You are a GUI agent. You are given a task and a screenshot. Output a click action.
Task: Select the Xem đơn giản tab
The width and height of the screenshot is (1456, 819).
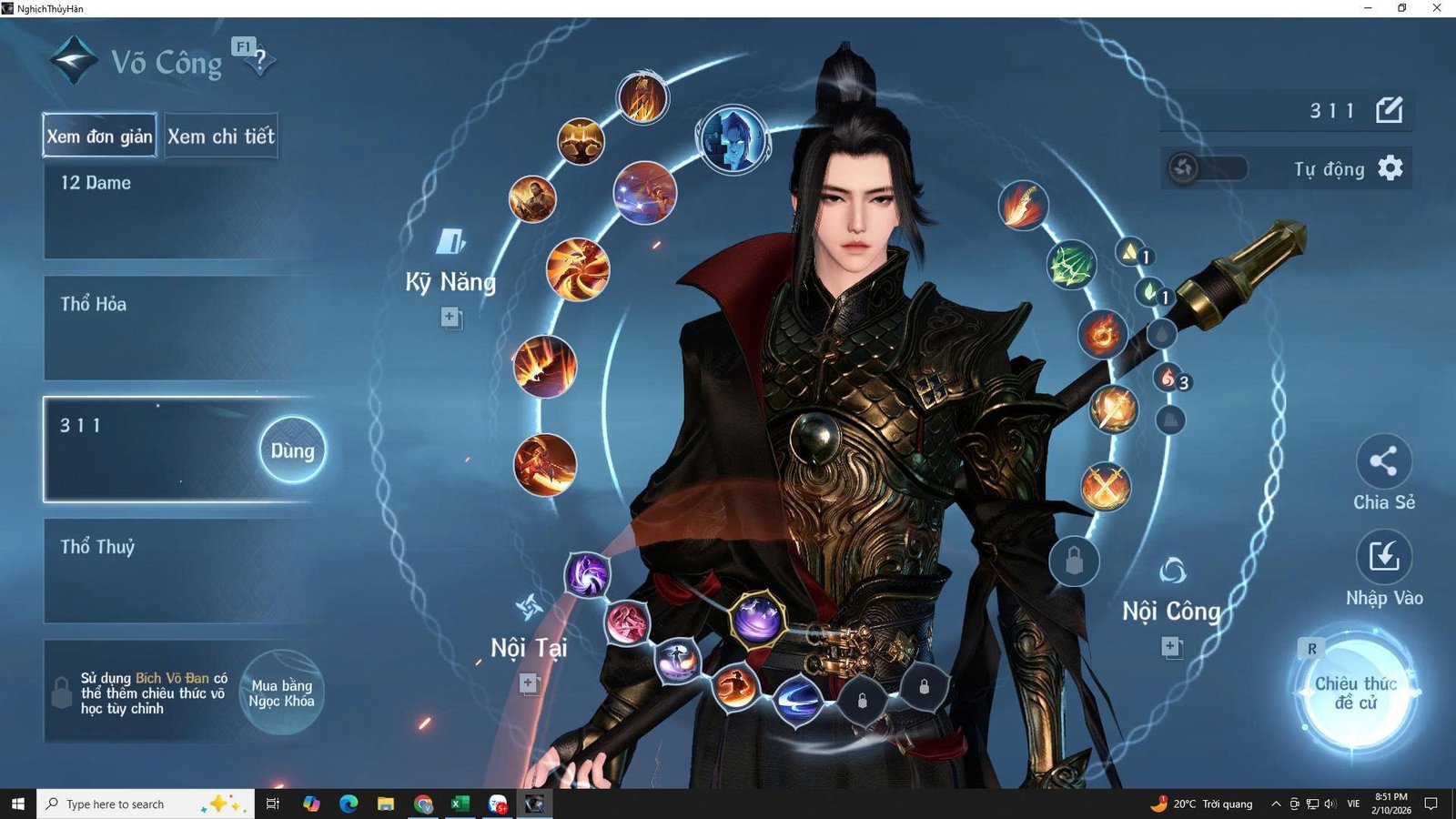tap(98, 136)
